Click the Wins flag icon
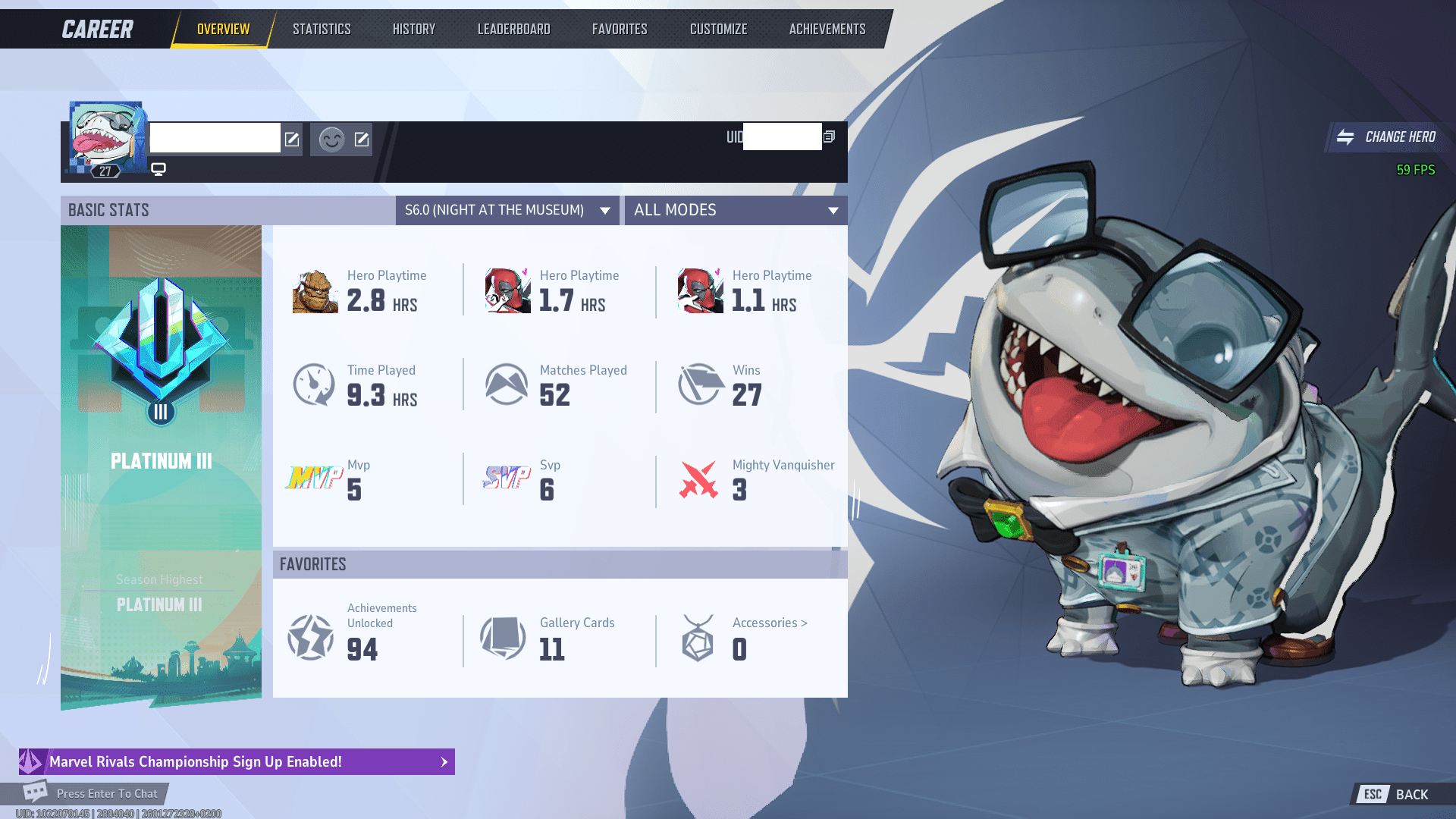The width and height of the screenshot is (1456, 819). (698, 384)
